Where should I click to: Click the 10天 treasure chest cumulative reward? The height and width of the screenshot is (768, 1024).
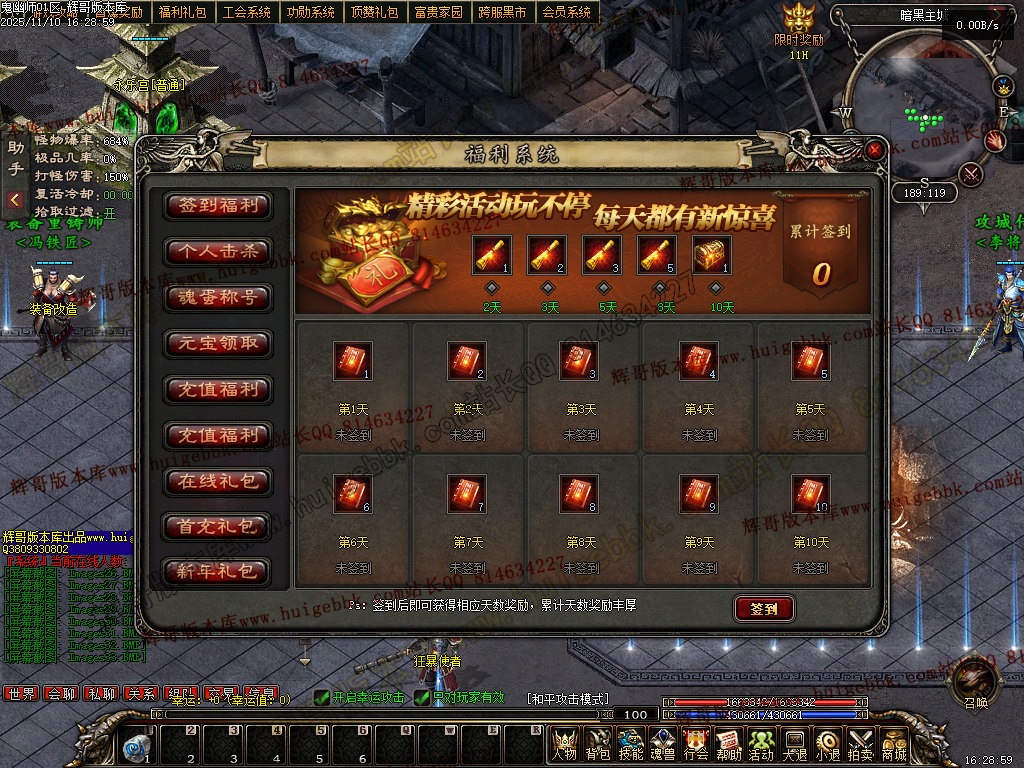click(711, 255)
